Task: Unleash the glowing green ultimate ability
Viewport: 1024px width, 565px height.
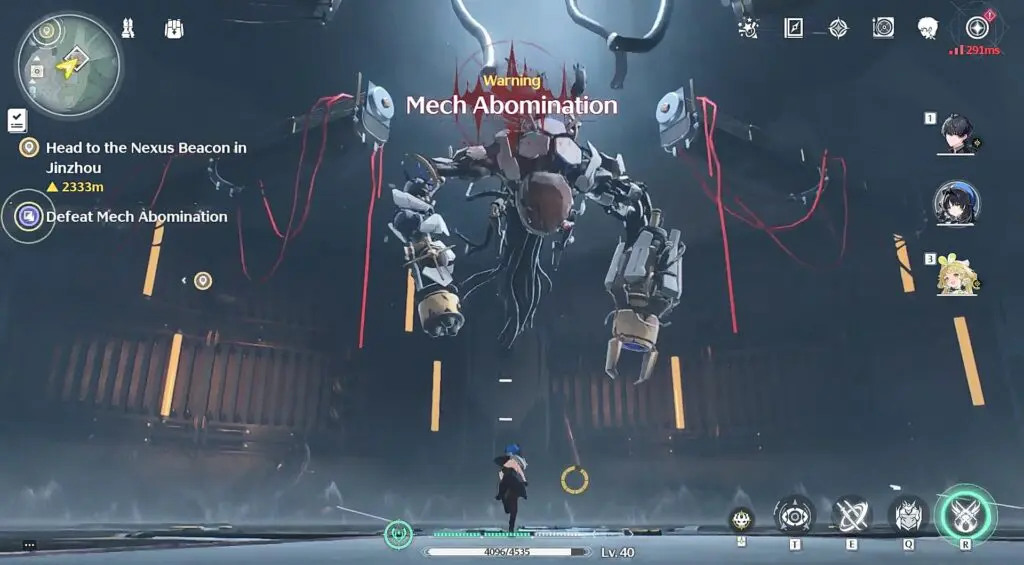Action: coord(965,514)
